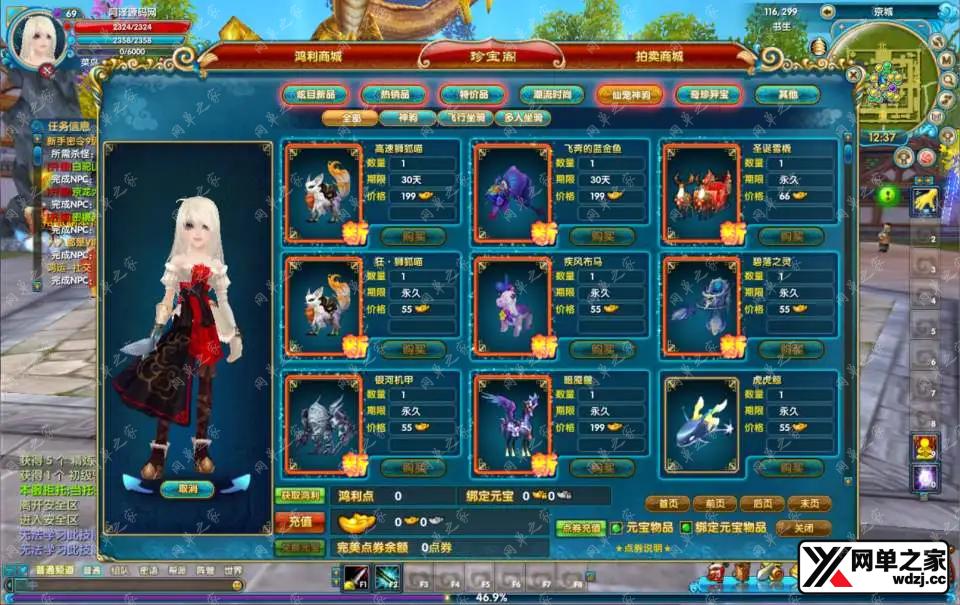Show the 潮流时尚 fashion category
Screen dimensions: 960x605
tap(551, 94)
